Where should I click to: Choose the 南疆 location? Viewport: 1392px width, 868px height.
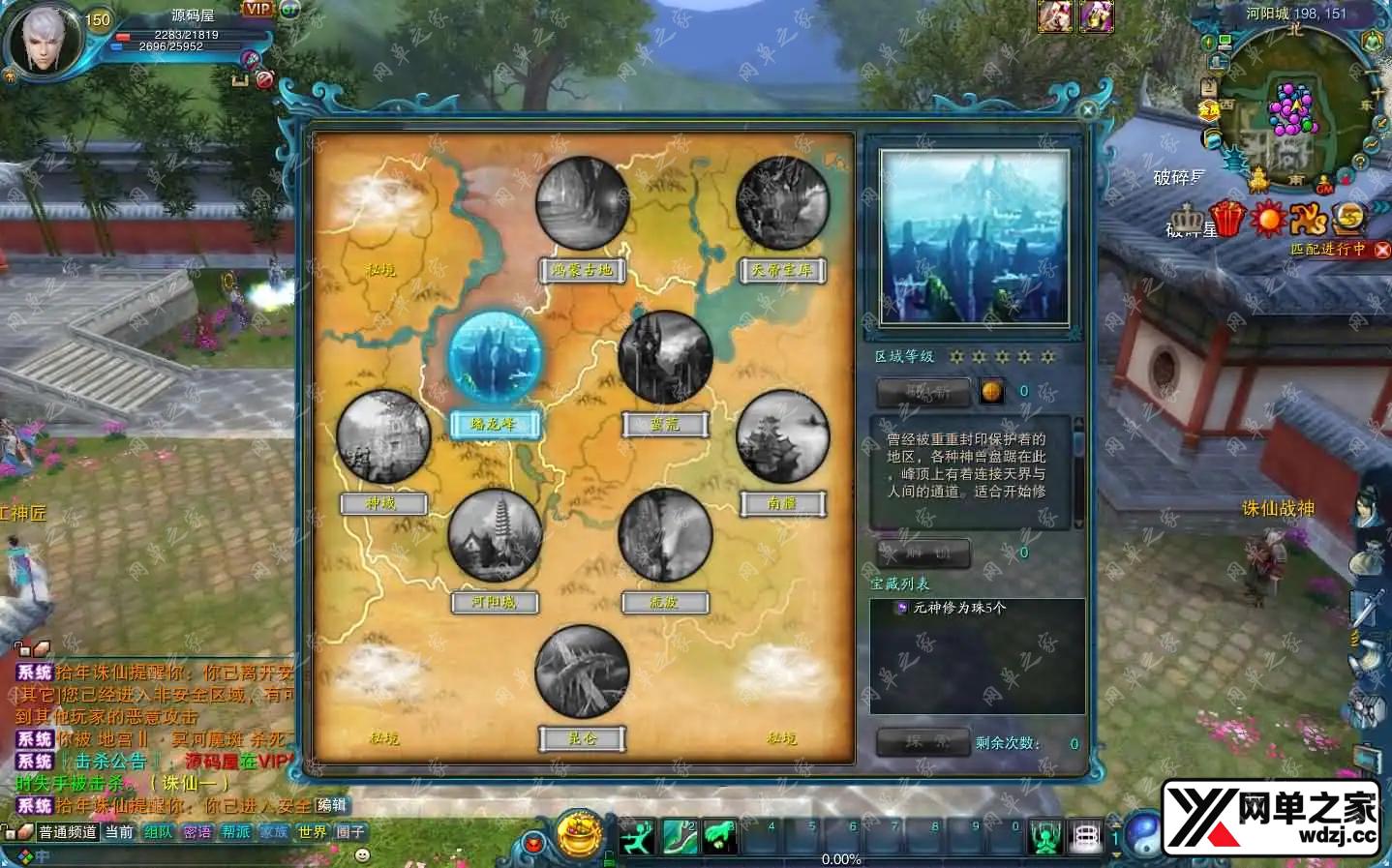click(782, 436)
